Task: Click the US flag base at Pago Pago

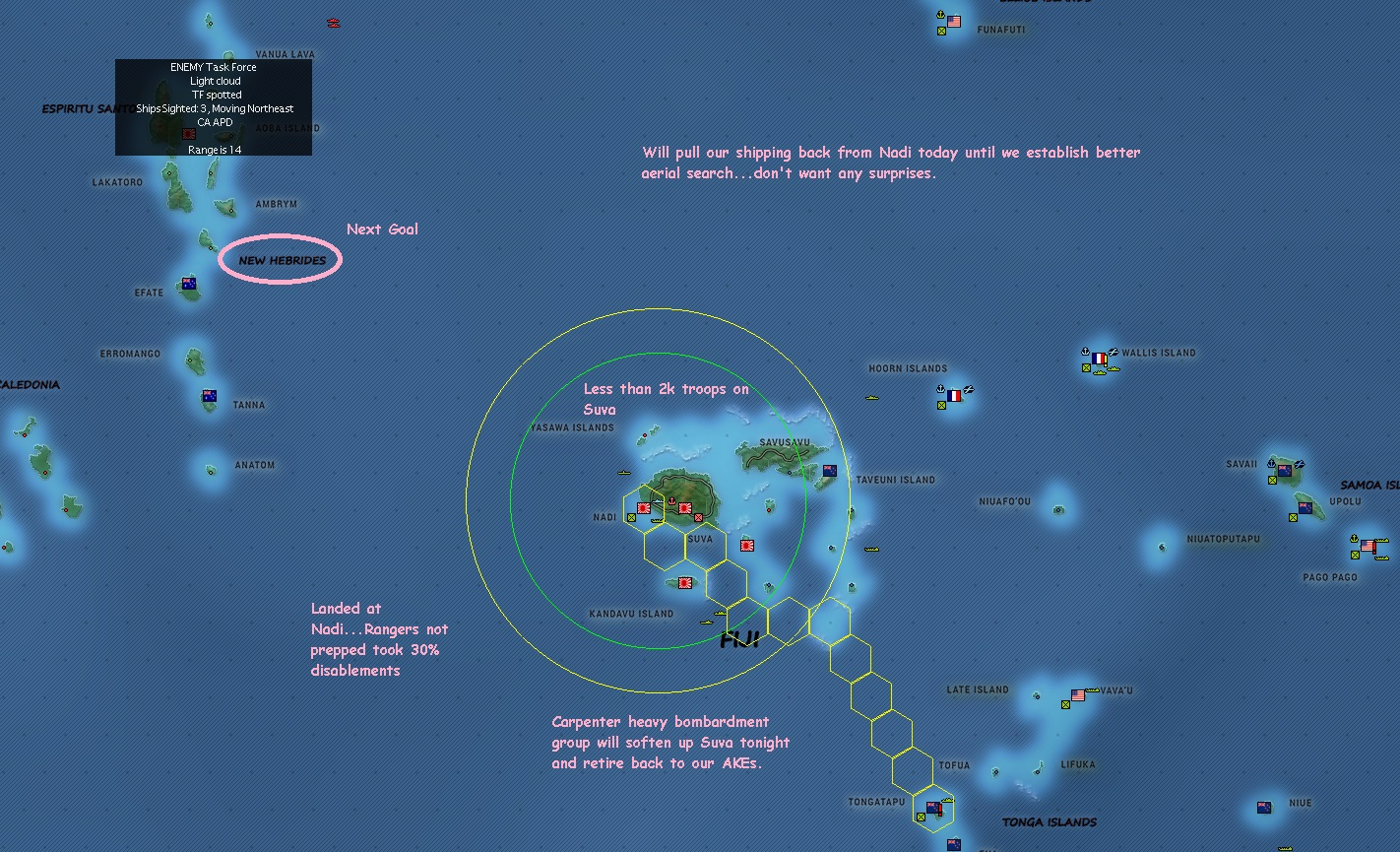Action: 1368,544
